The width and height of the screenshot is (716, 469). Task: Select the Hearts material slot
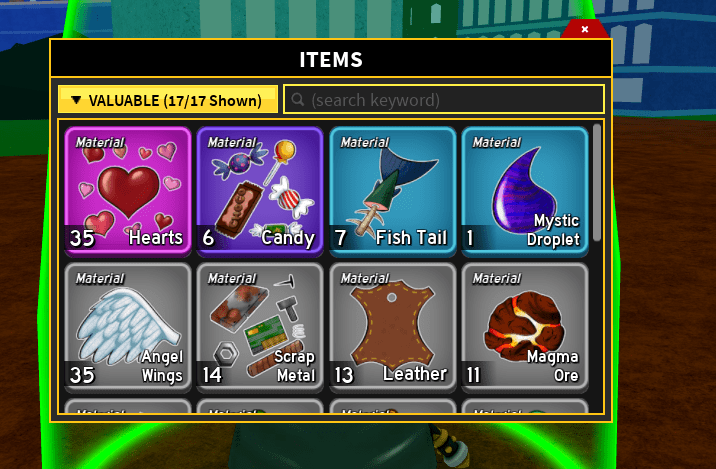[127, 190]
